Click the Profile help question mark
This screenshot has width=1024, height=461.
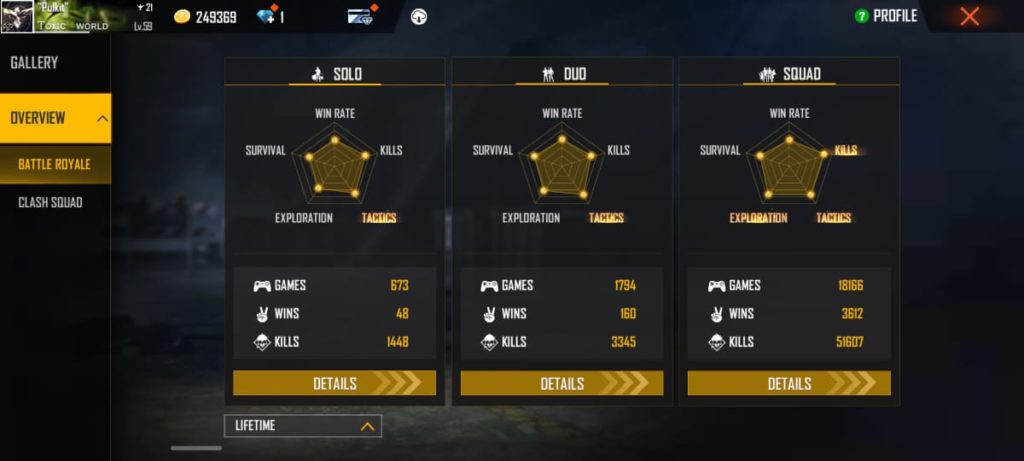pyautogui.click(x=860, y=16)
